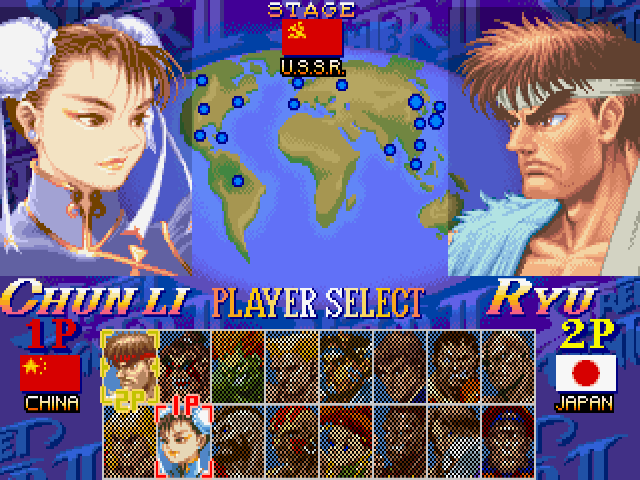Select Ken's character tile
This screenshot has width=640, height=480.
tap(129, 435)
